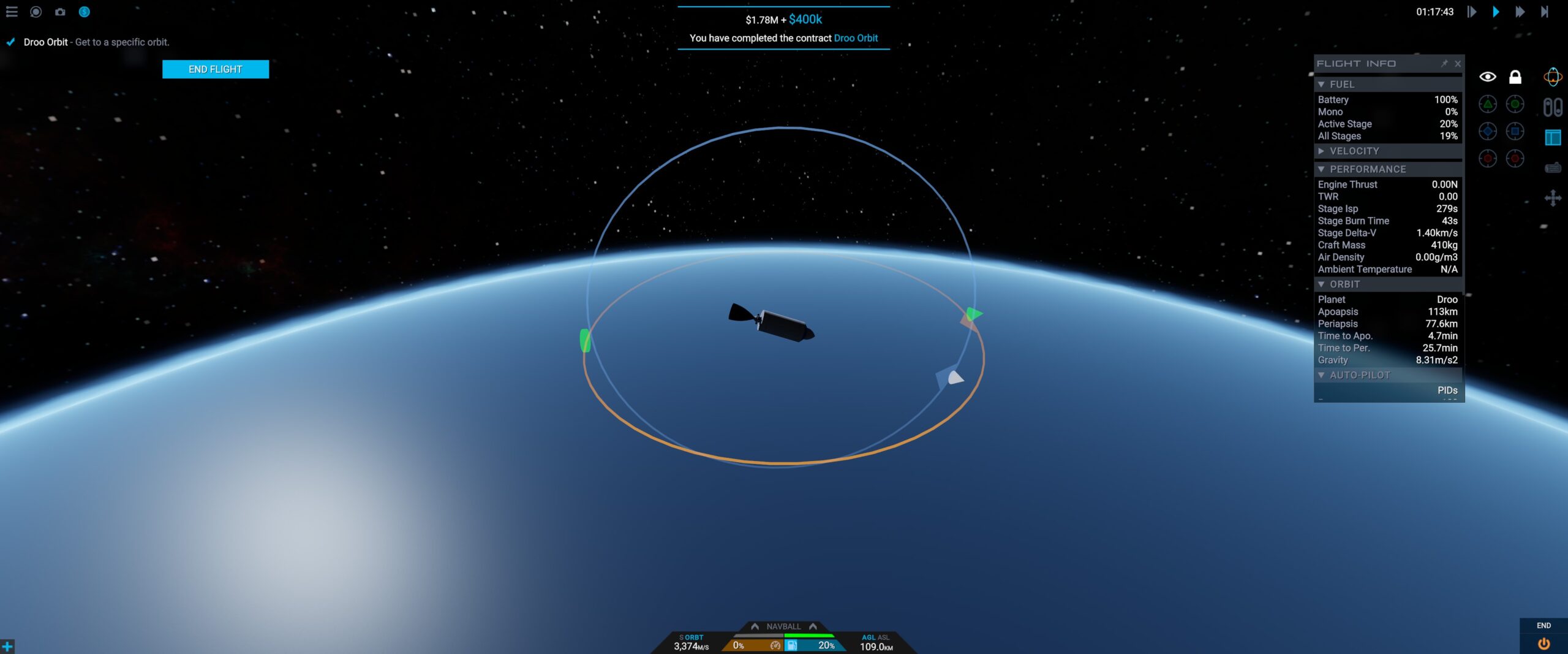Expand the NAVBALL panel
1568x654 pixels.
pyautogui.click(x=783, y=626)
